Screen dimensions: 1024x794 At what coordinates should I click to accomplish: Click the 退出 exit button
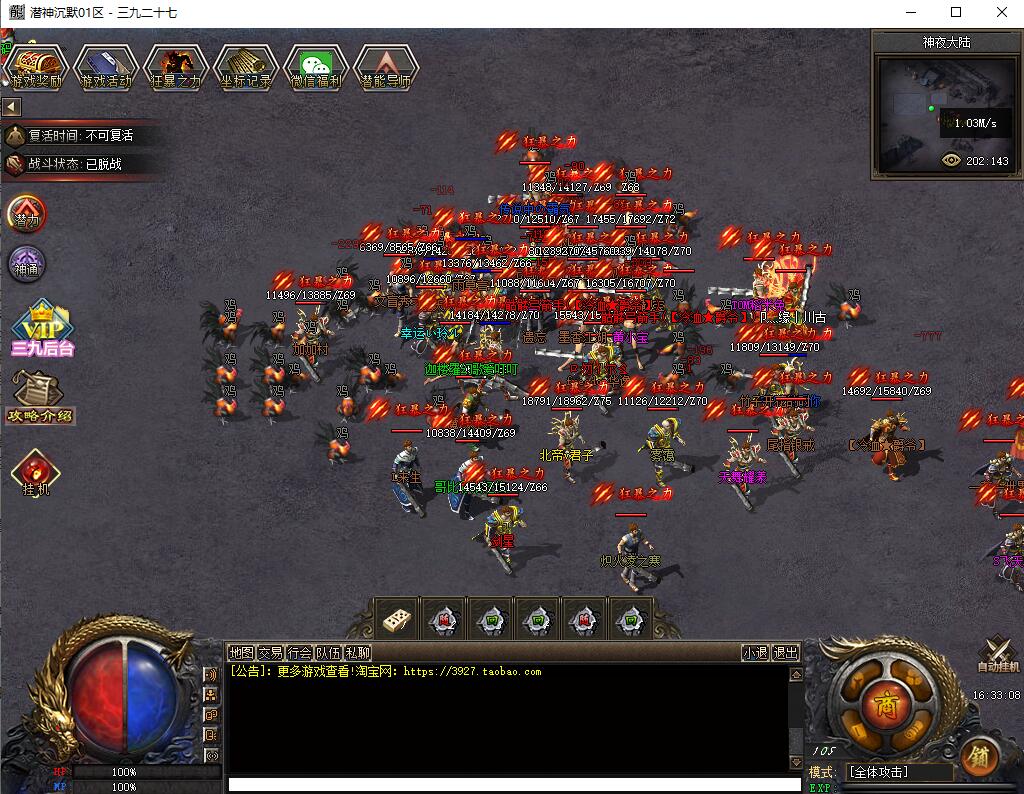coord(786,653)
